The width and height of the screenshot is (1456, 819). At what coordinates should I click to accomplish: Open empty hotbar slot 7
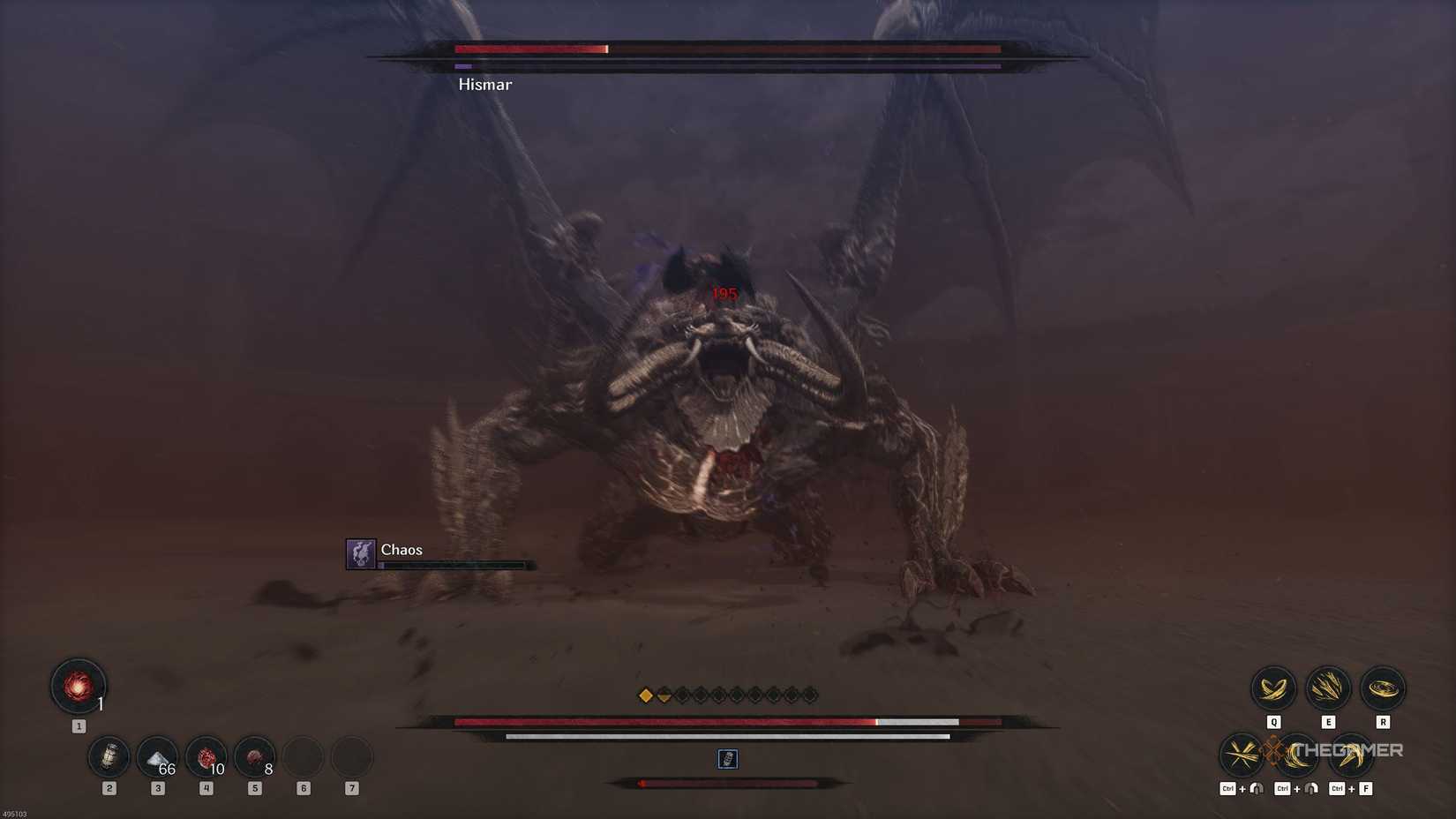coord(351,757)
